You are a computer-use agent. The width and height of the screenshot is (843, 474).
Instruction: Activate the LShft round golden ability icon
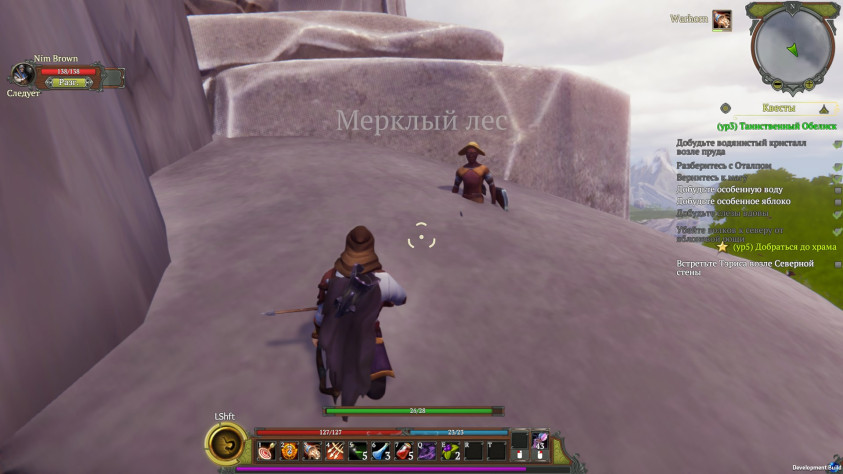click(x=228, y=441)
